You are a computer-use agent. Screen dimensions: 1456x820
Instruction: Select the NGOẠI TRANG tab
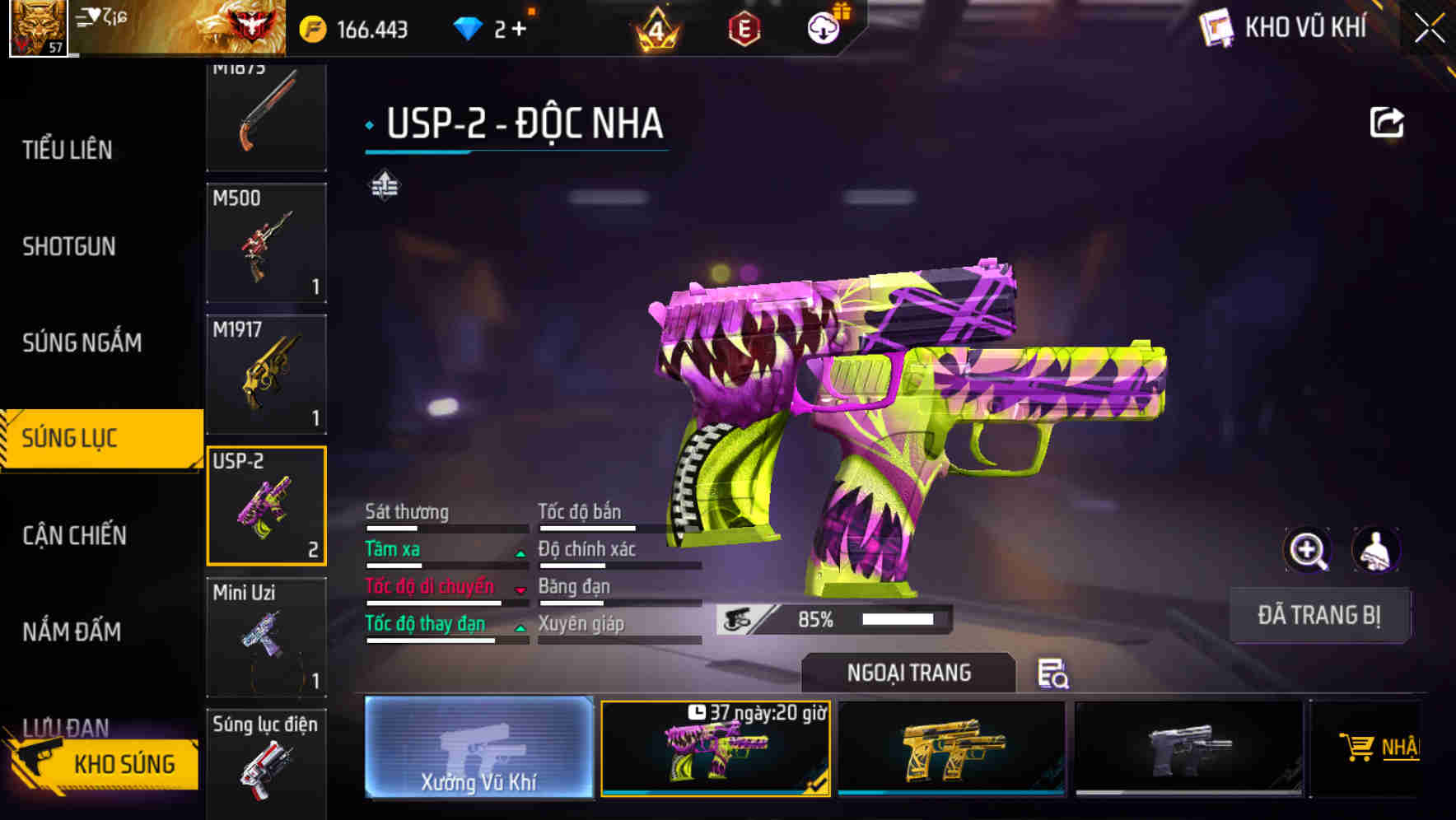coord(908,673)
